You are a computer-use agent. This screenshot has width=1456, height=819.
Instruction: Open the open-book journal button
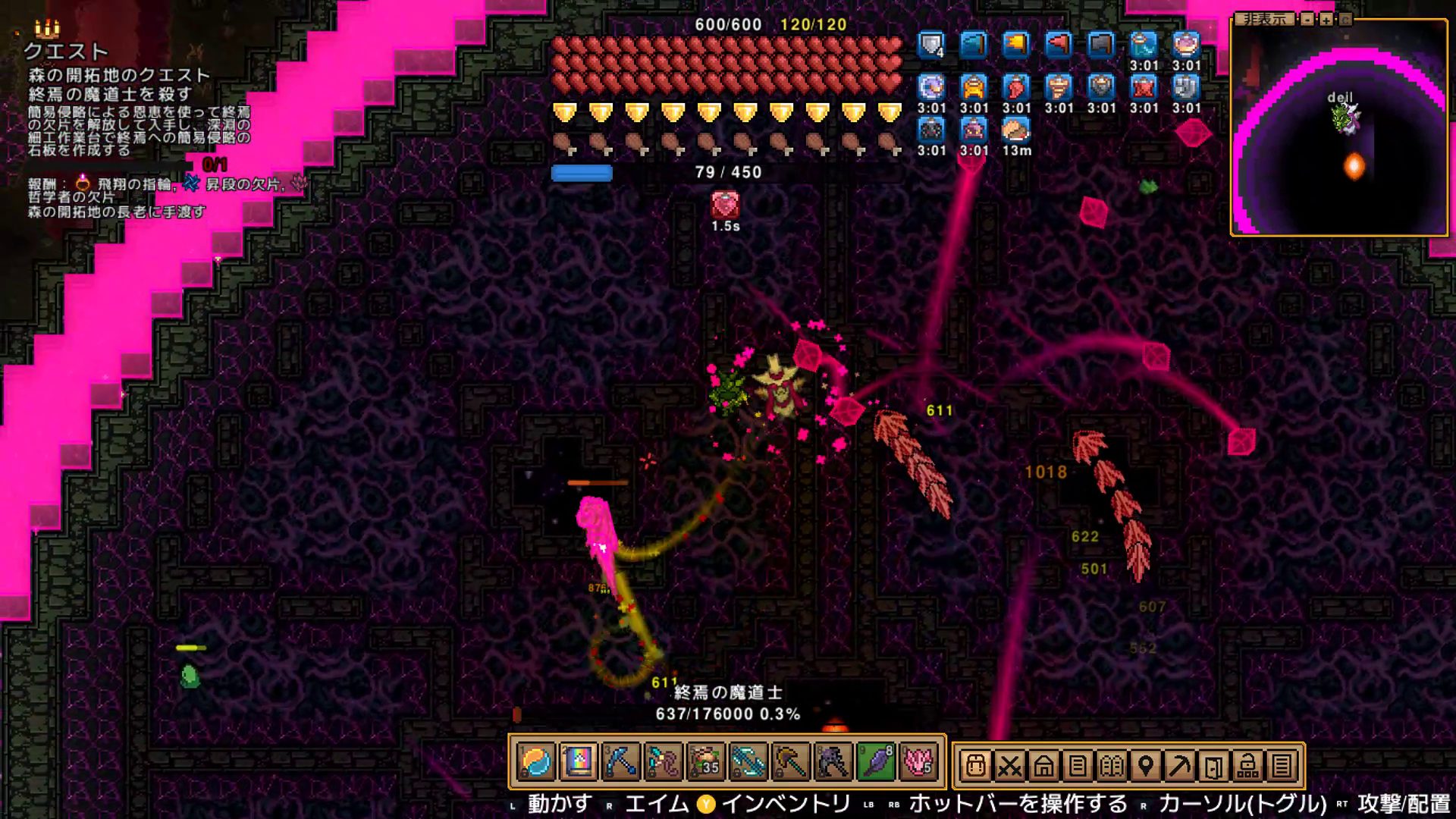(1112, 766)
